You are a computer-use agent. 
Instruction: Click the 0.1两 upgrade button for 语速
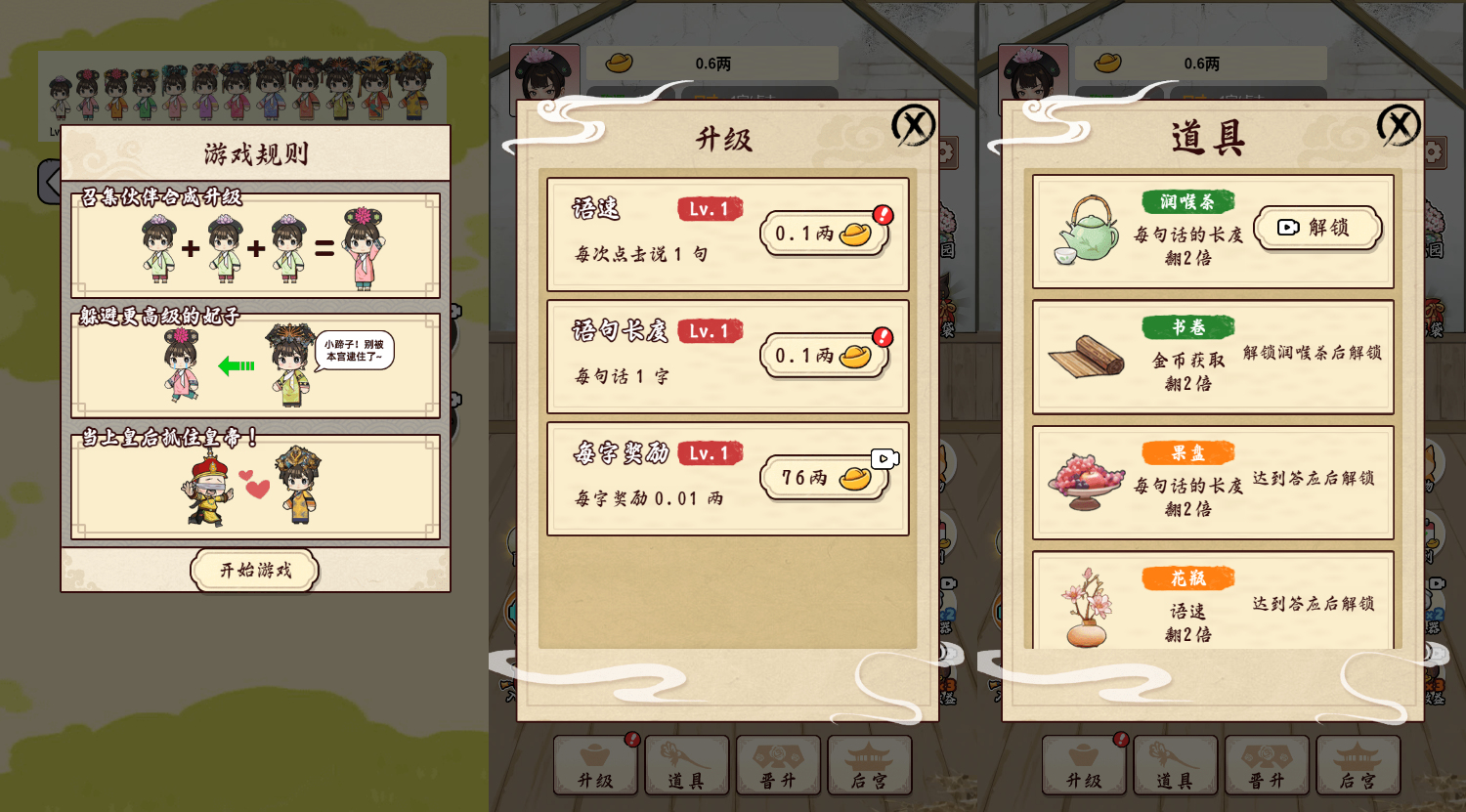point(824,233)
